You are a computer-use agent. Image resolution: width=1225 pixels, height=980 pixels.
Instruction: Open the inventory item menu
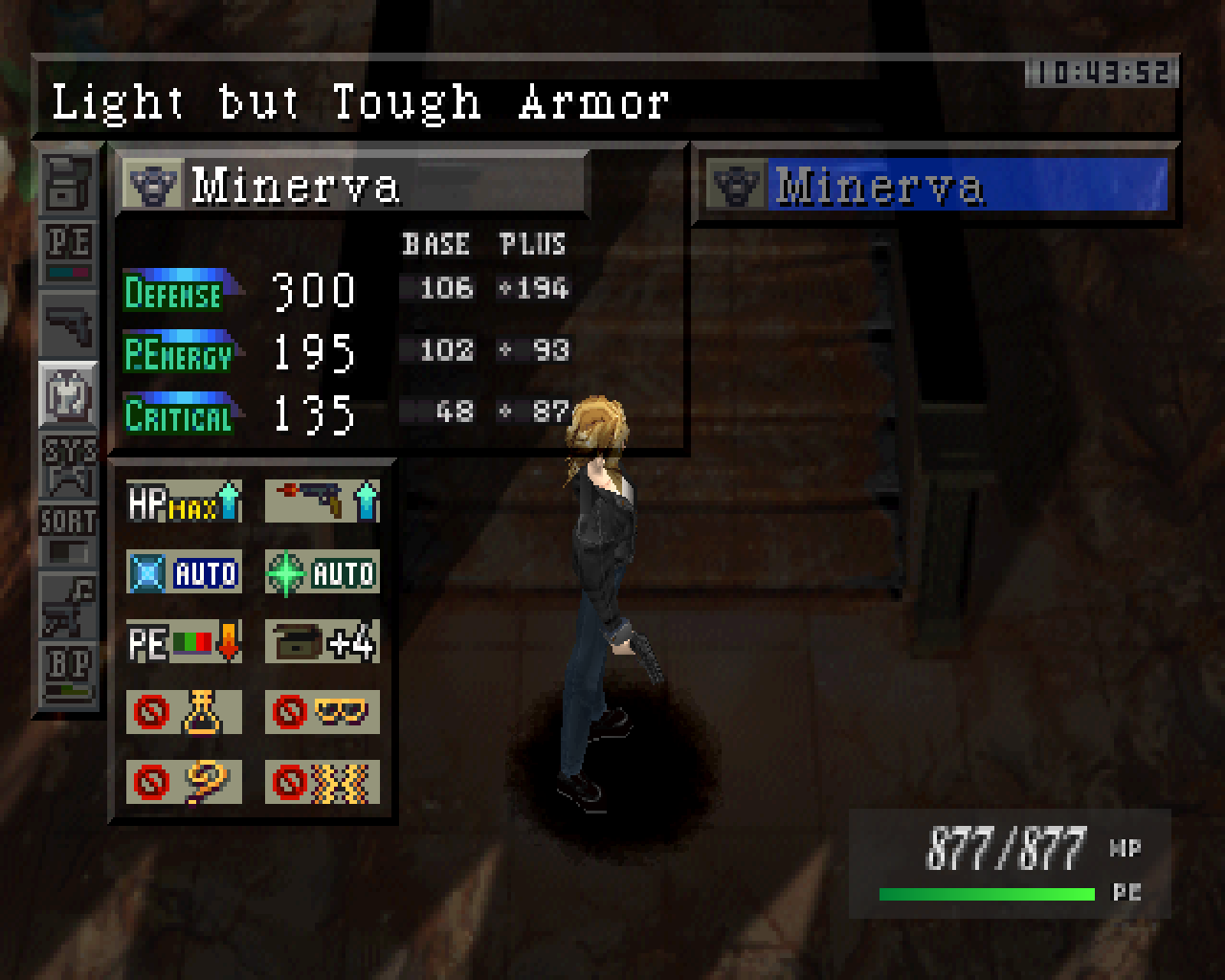[67, 183]
